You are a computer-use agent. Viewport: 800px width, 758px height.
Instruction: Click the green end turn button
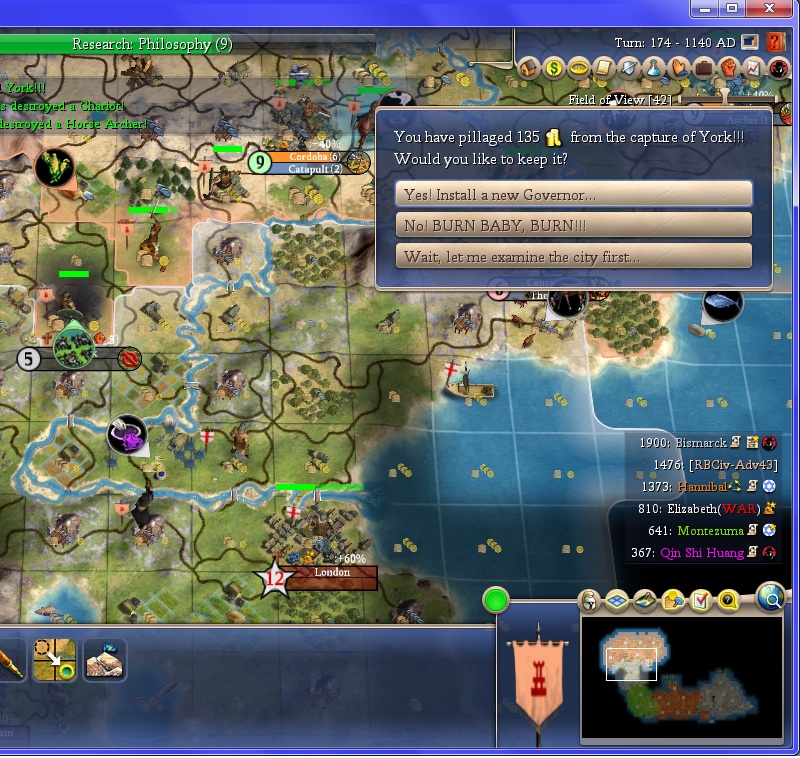pos(496,601)
